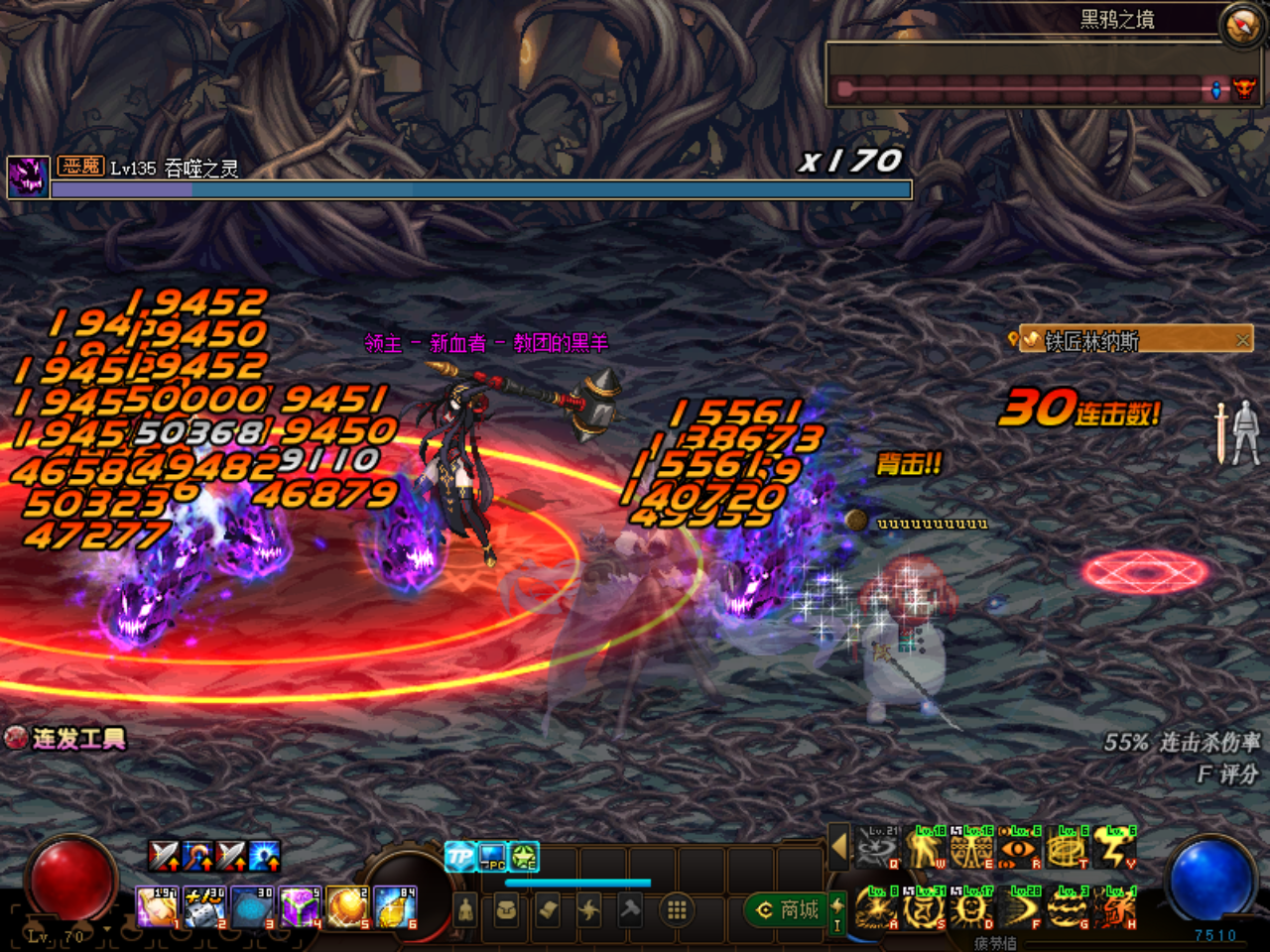
Task: Trigger the skull skill on D
Action: pyautogui.click(x=971, y=909)
